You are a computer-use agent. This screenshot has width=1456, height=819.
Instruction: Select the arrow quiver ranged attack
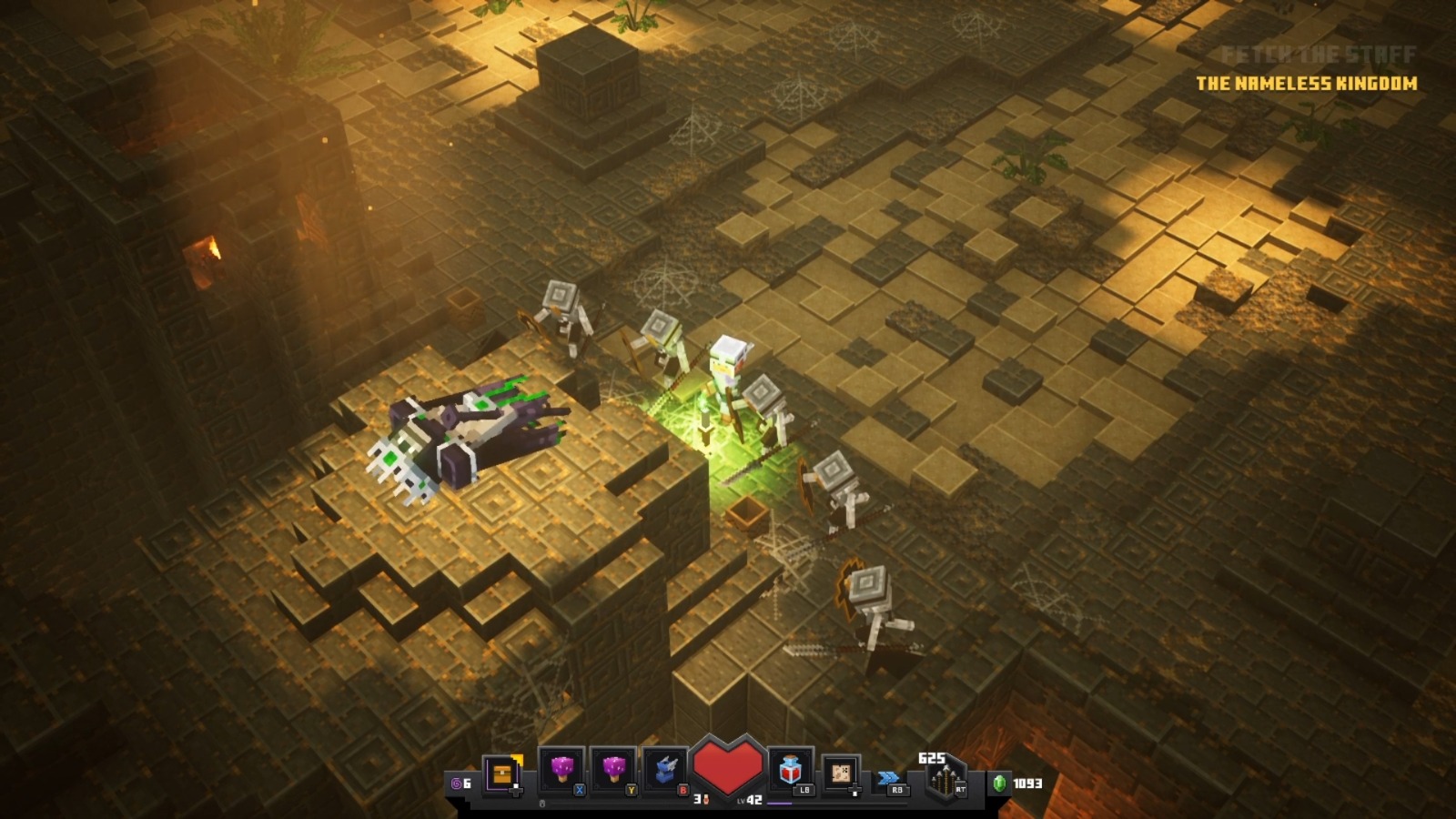tap(945, 781)
